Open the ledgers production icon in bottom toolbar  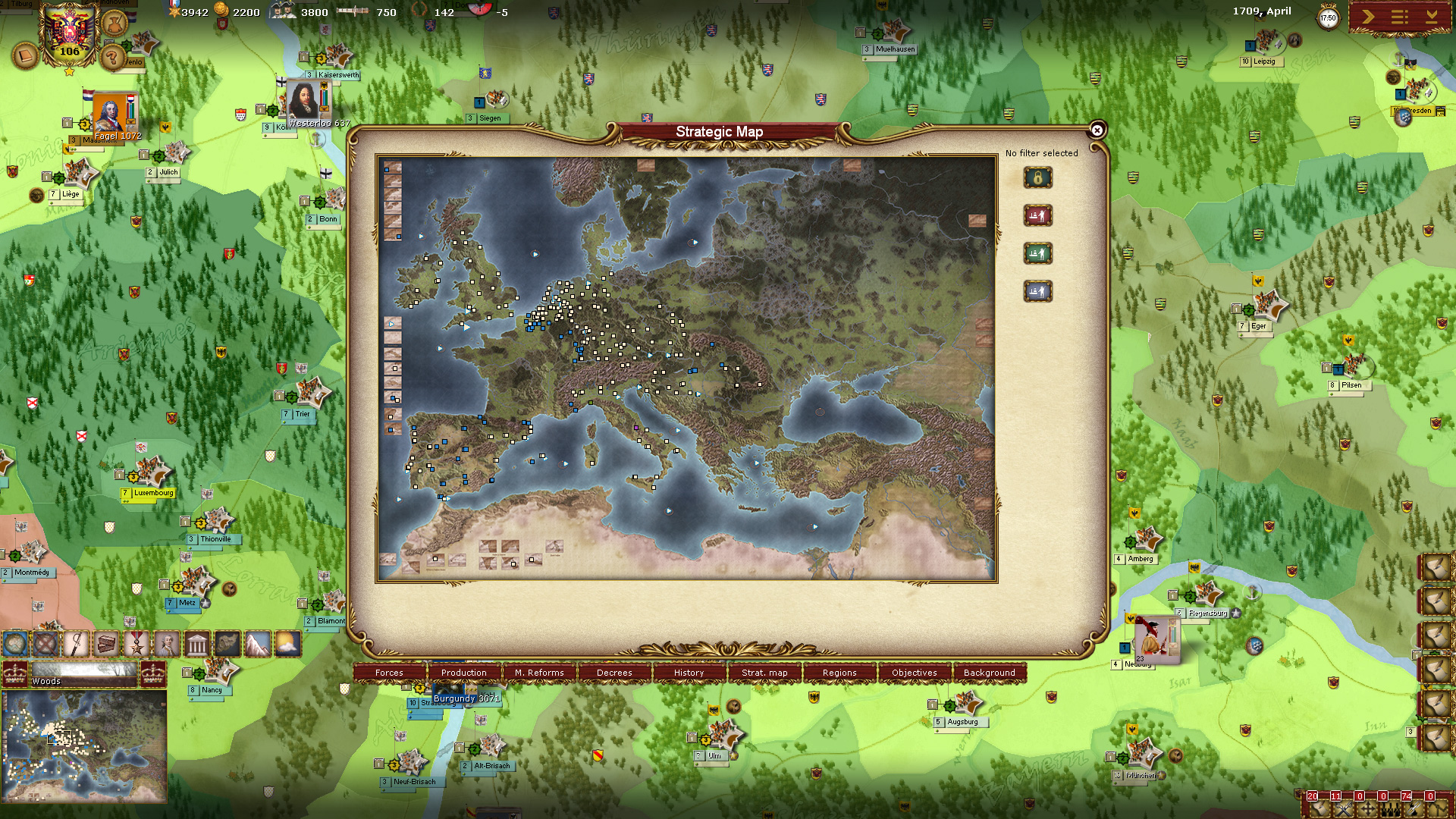coord(107,643)
